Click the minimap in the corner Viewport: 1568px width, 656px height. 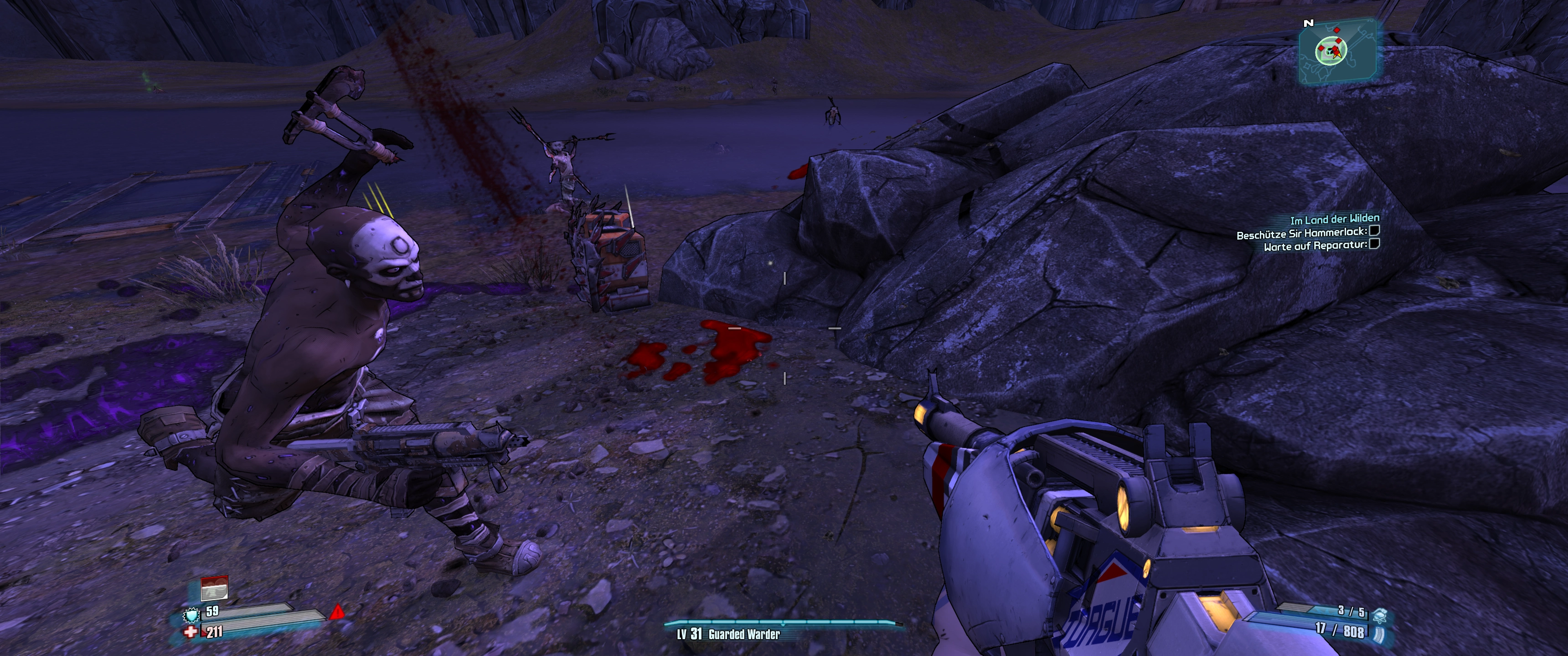tap(1337, 51)
